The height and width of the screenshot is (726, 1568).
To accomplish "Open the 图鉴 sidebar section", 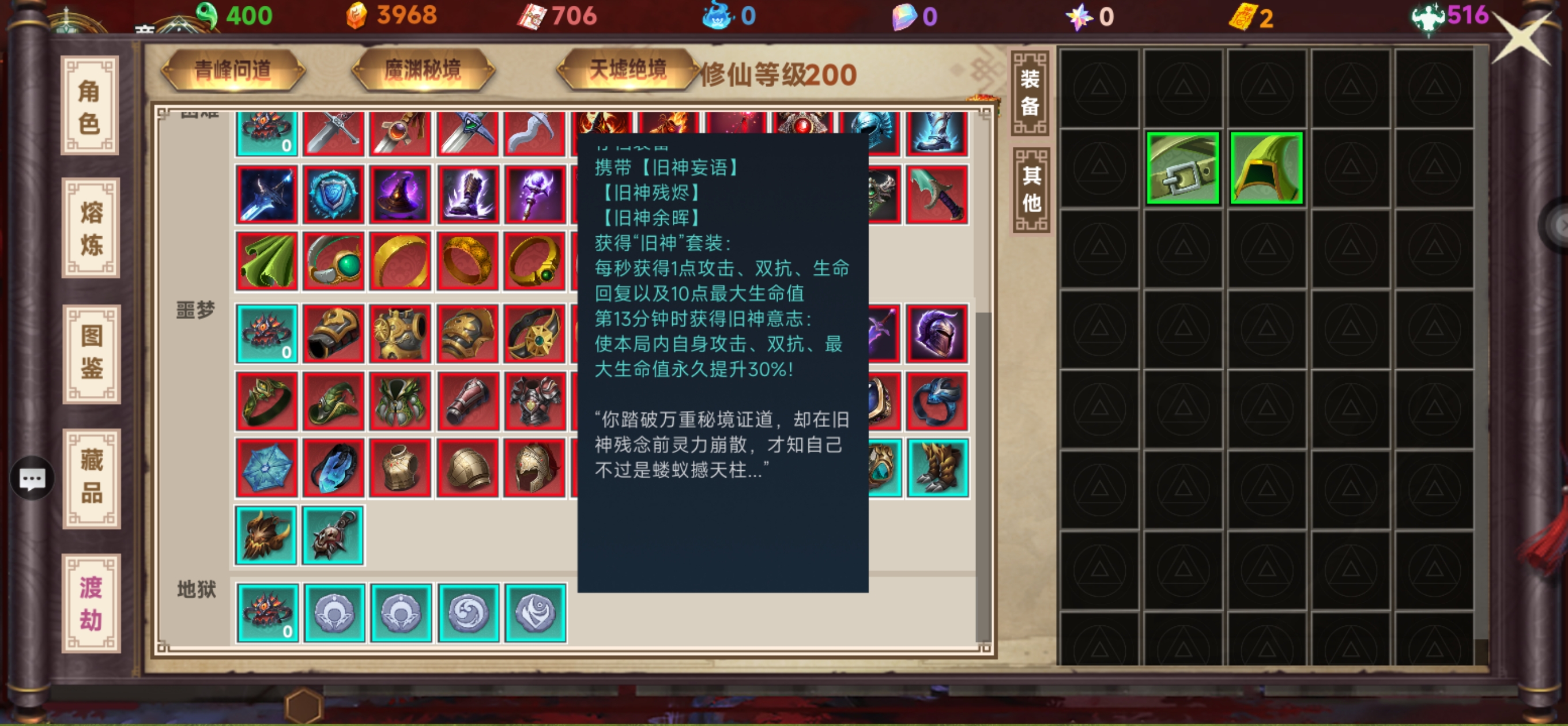I will (89, 356).
